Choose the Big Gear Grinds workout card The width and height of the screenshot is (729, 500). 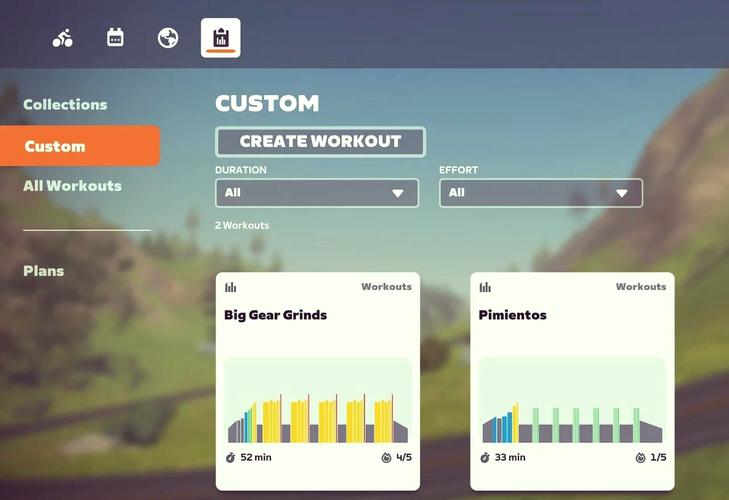coord(318,380)
